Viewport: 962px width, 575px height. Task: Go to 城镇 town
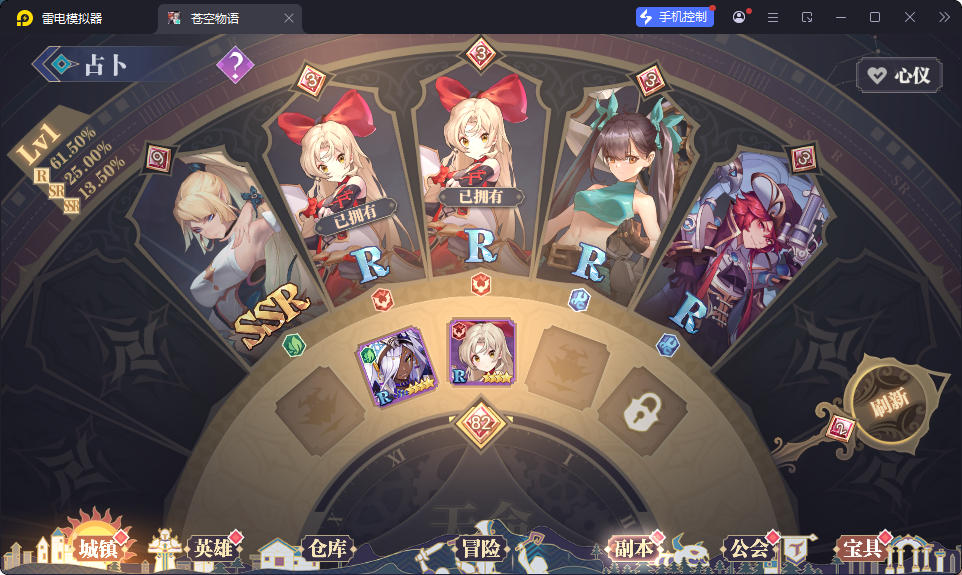click(x=98, y=548)
